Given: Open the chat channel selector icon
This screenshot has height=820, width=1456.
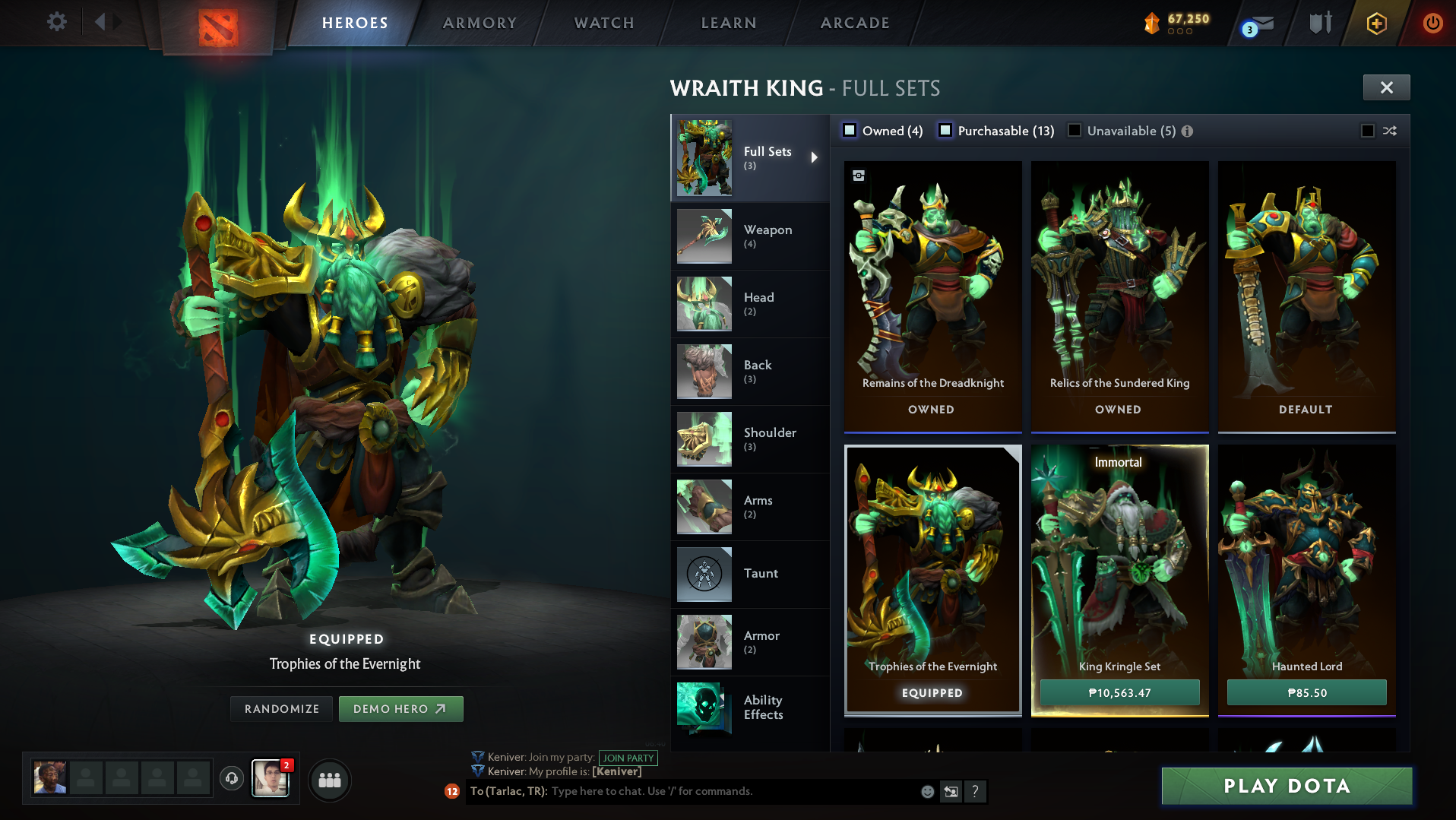Looking at the screenshot, I should pos(950,791).
